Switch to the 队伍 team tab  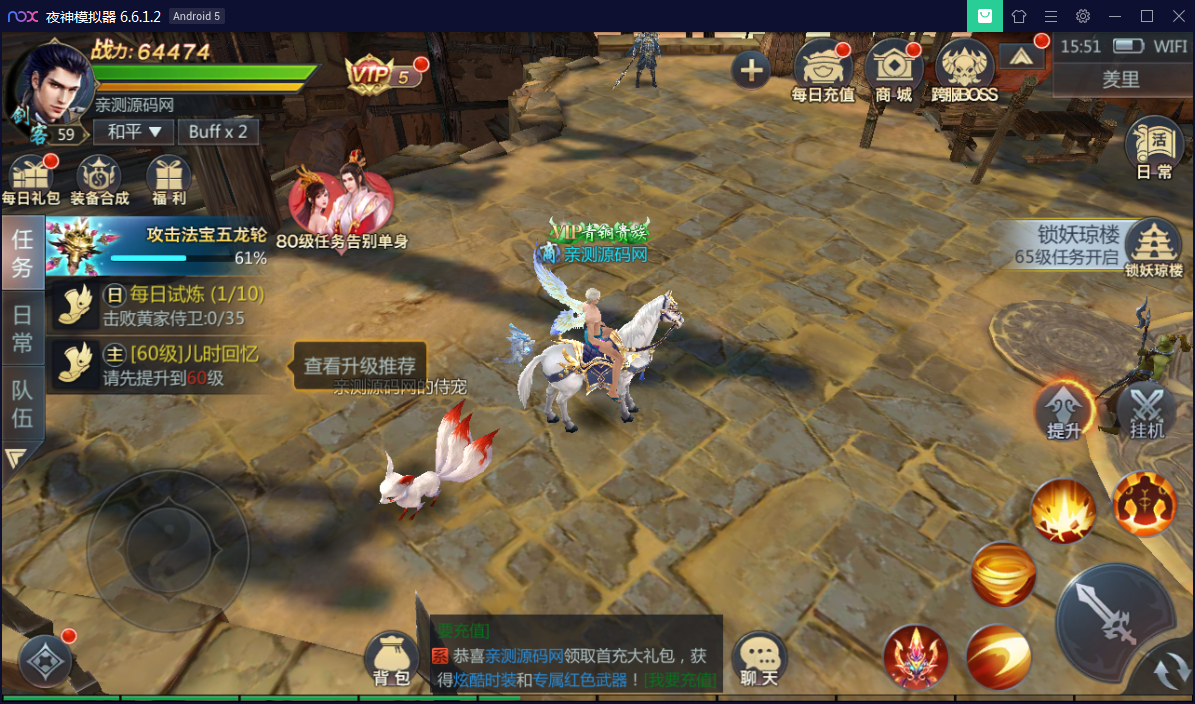click(x=22, y=404)
